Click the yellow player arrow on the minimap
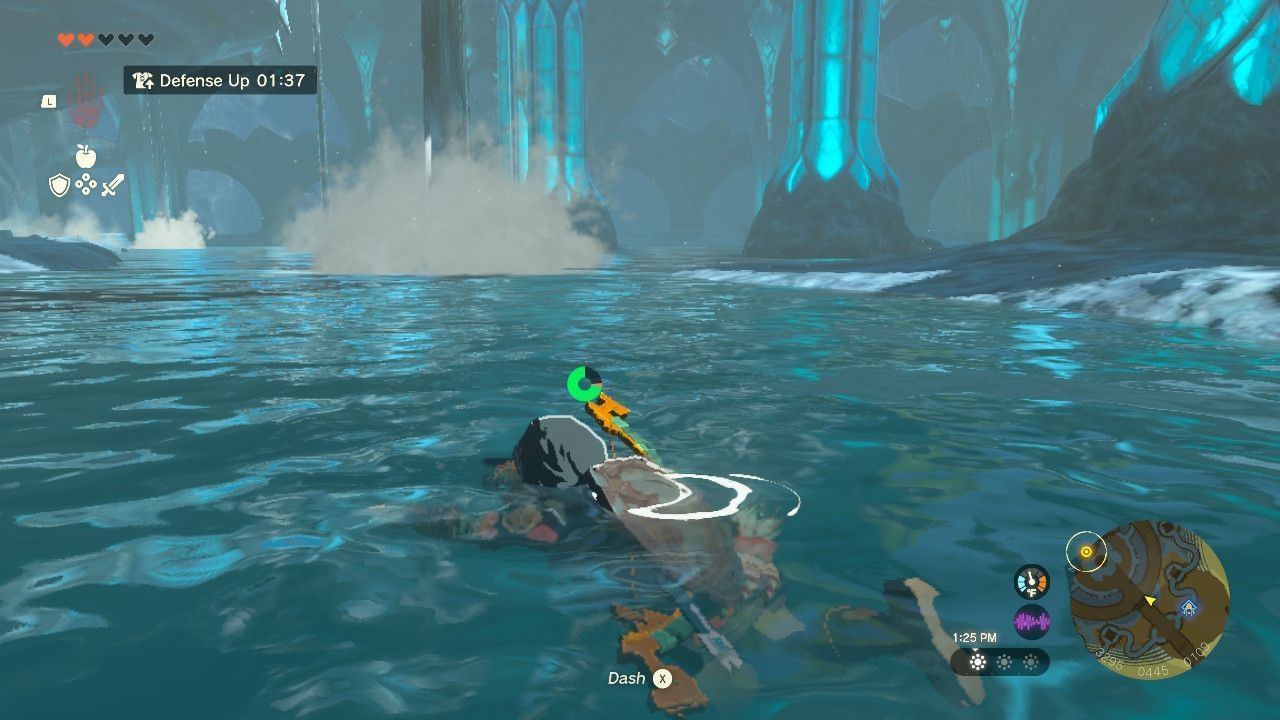Screen dimensions: 1280x720 coord(1150,600)
